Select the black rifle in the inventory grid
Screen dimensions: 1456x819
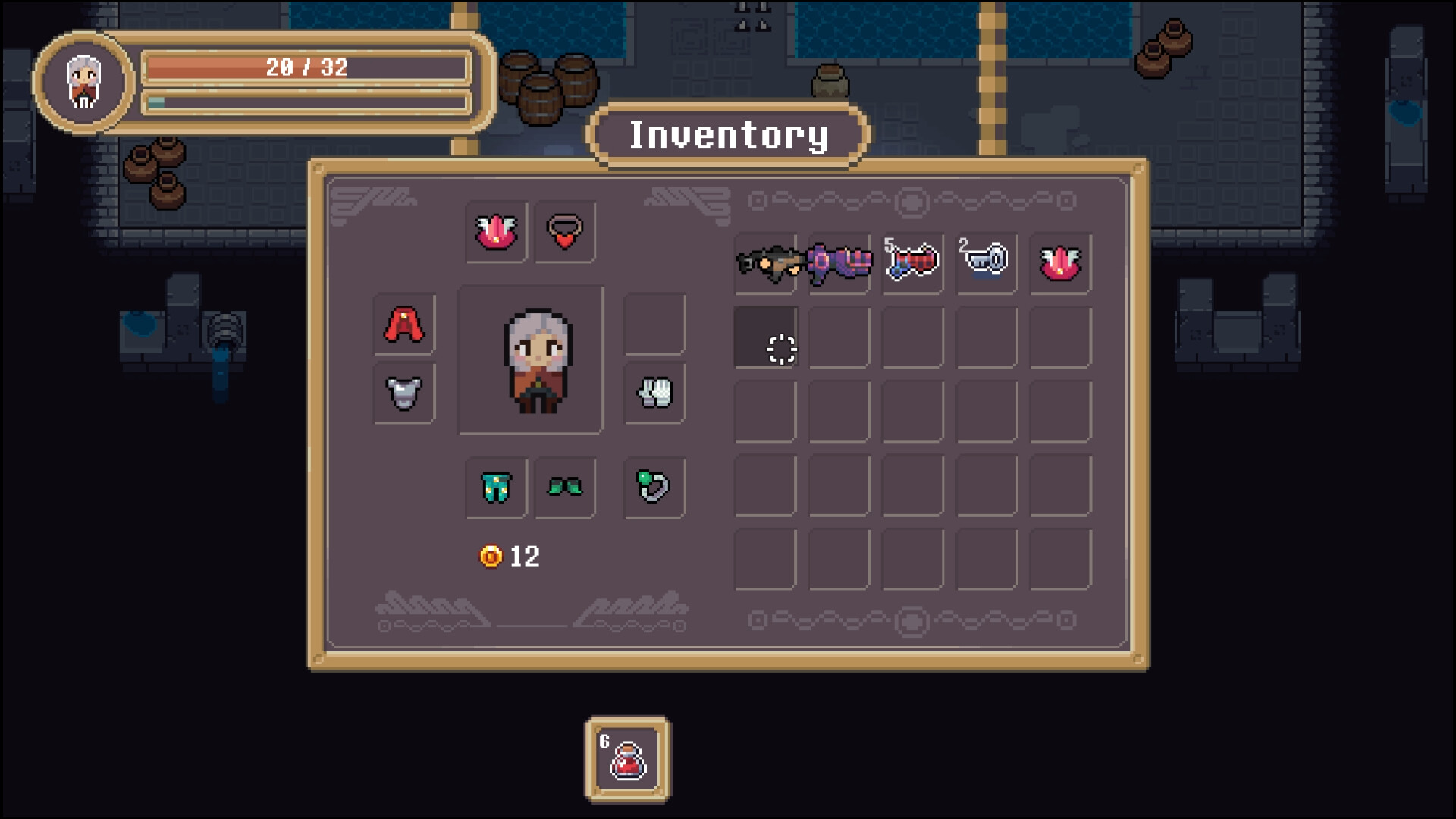point(766,262)
